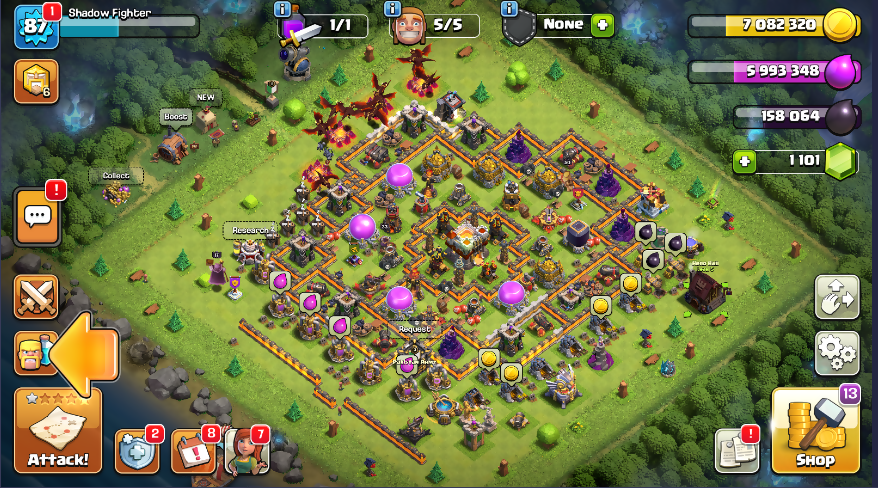This screenshot has width=878, height=488.
Task: Open the blue shield-plus button
Action: [x=136, y=452]
